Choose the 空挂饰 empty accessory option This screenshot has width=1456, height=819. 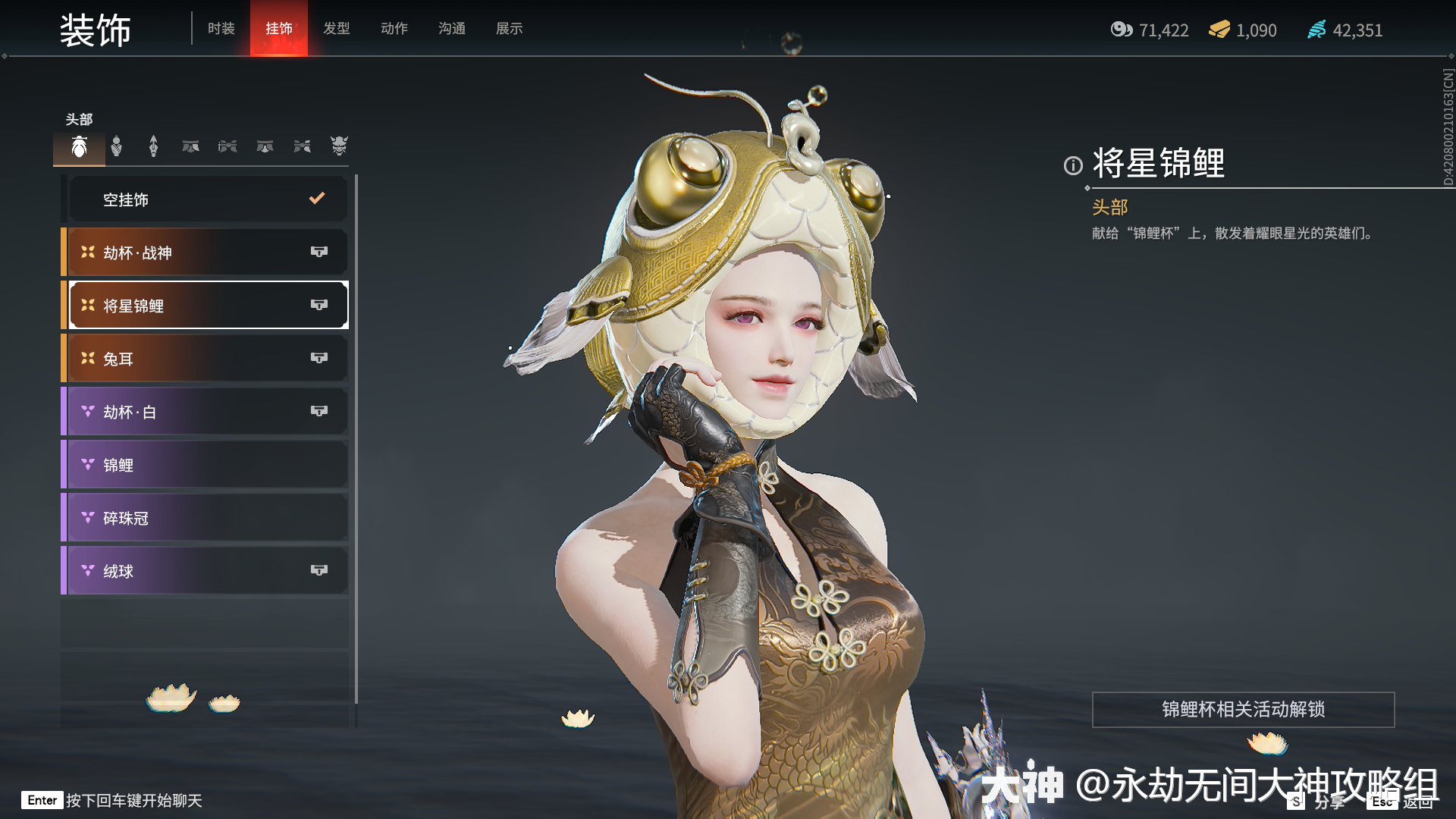[206, 199]
